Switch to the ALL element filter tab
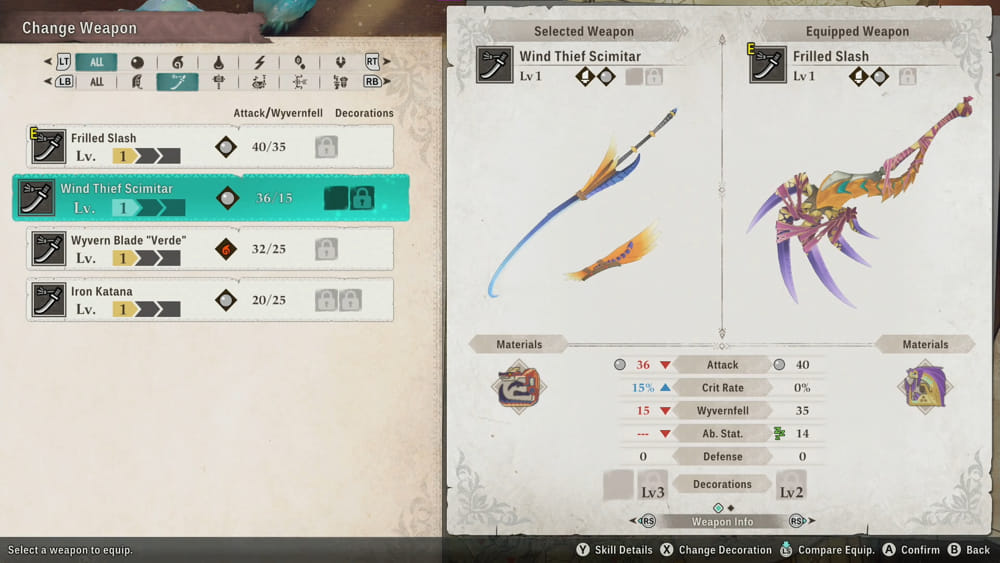The width and height of the screenshot is (1000, 563). [x=96, y=62]
